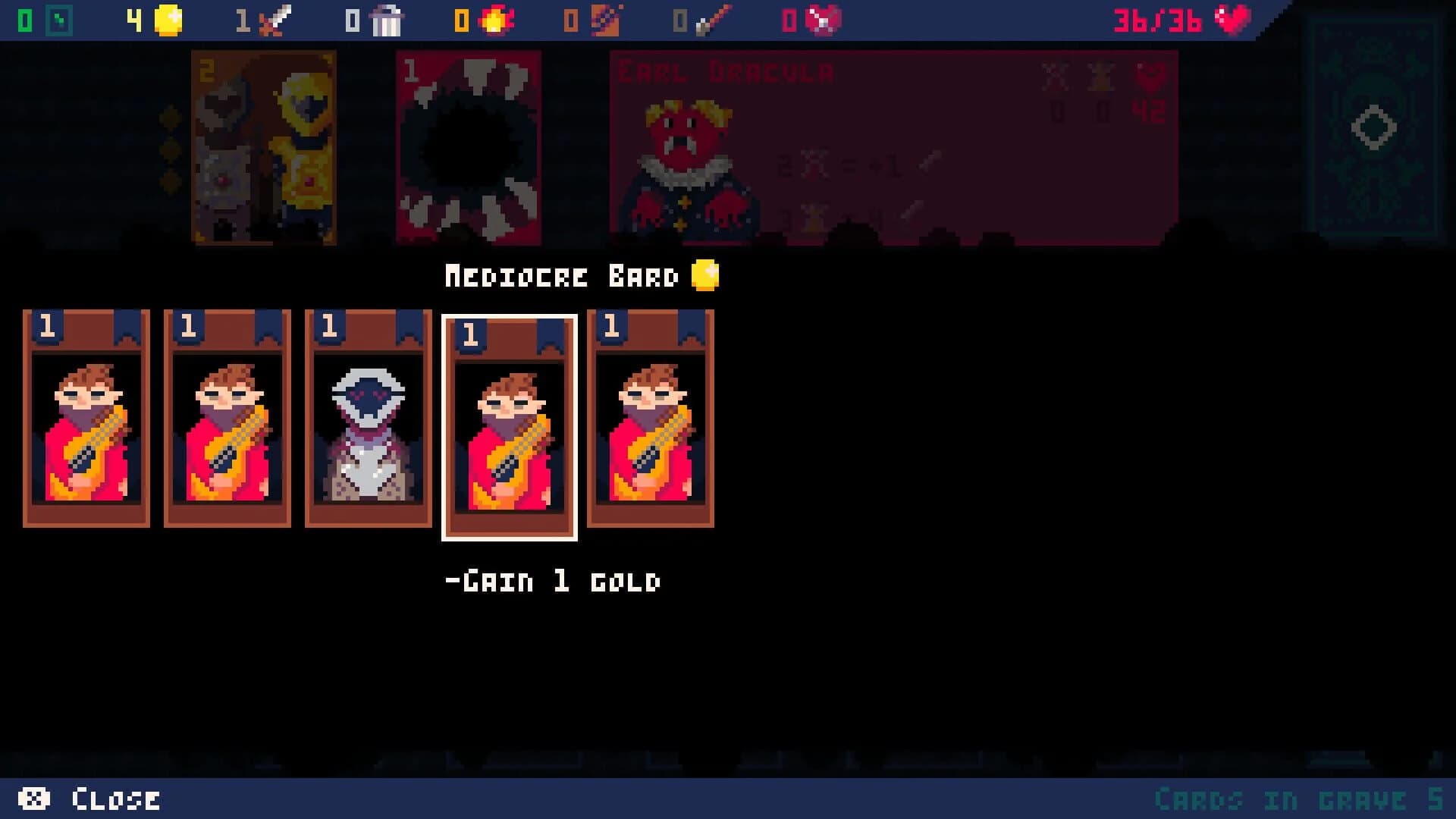Click the broken heart damage icon
The width and height of the screenshot is (1456, 819).
pos(821,20)
